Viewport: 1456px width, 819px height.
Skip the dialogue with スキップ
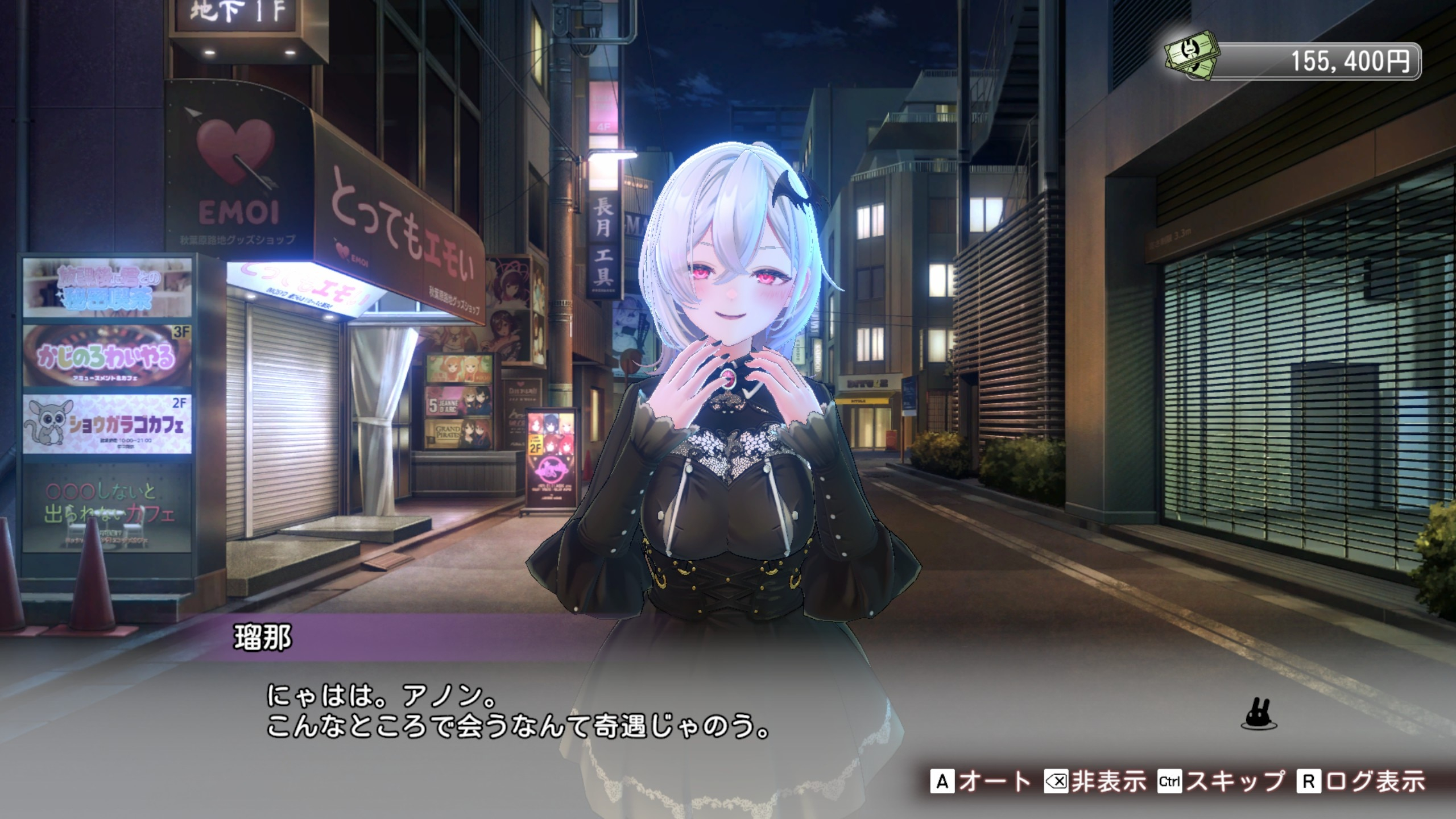[1221, 781]
